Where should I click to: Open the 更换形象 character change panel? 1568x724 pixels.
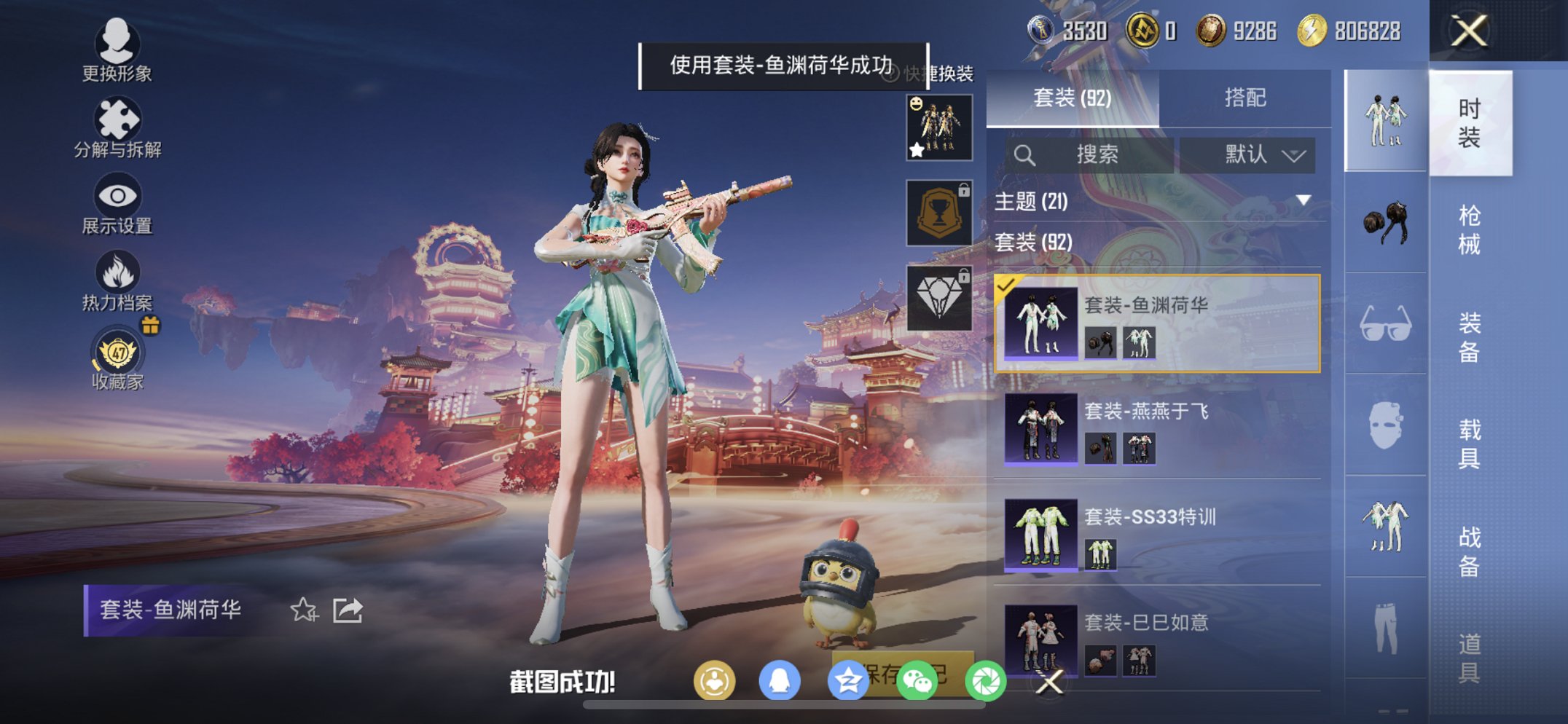[119, 51]
